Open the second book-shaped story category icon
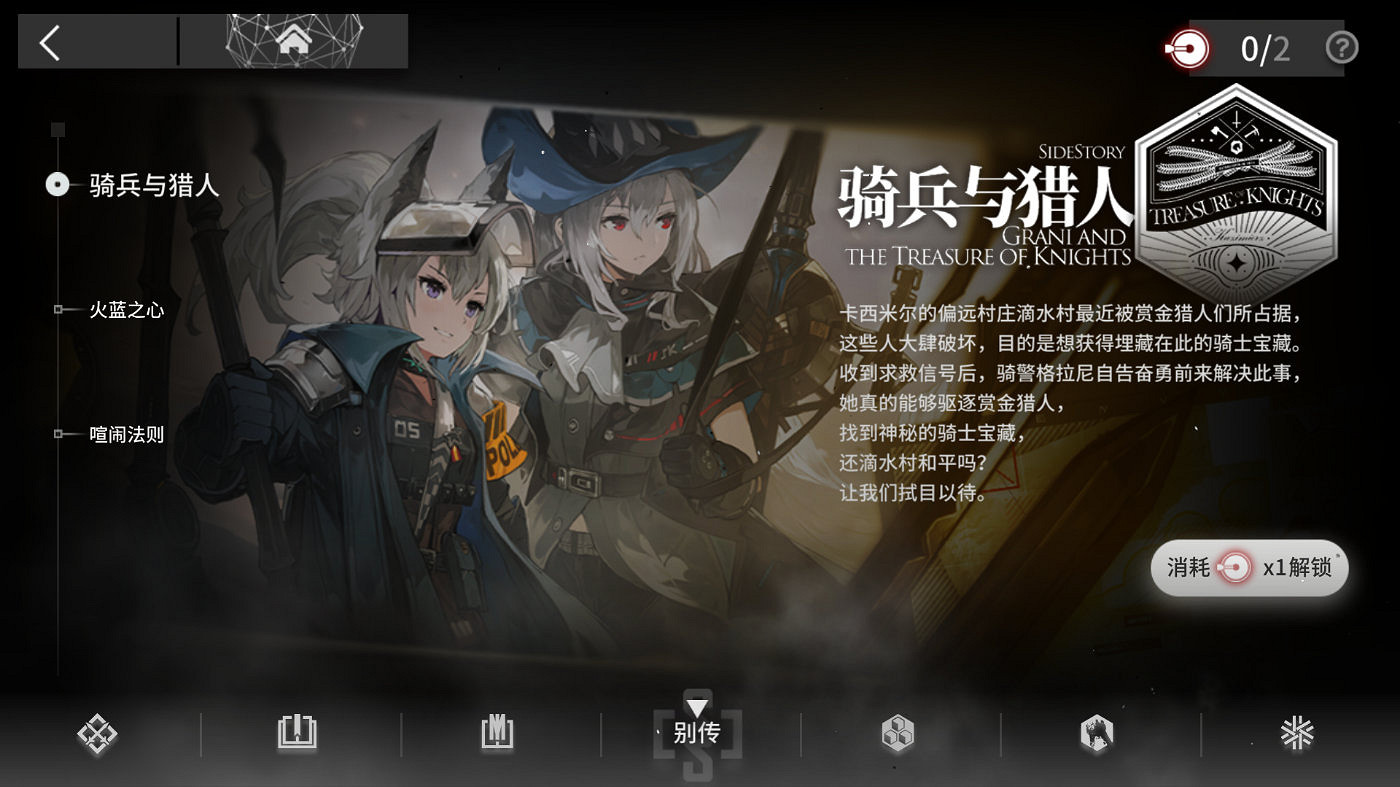 497,733
